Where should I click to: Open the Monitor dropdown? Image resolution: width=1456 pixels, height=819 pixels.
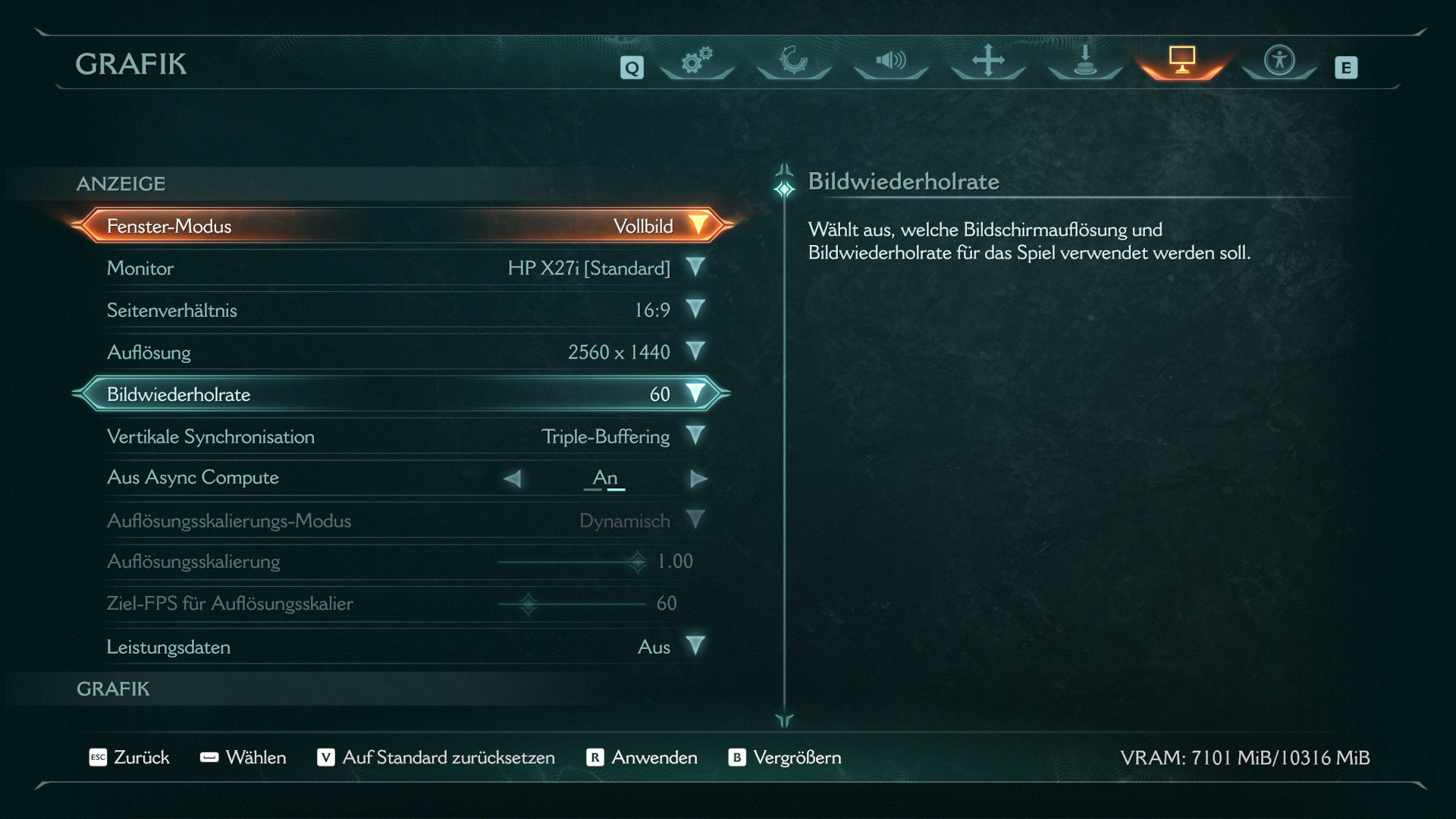point(695,268)
